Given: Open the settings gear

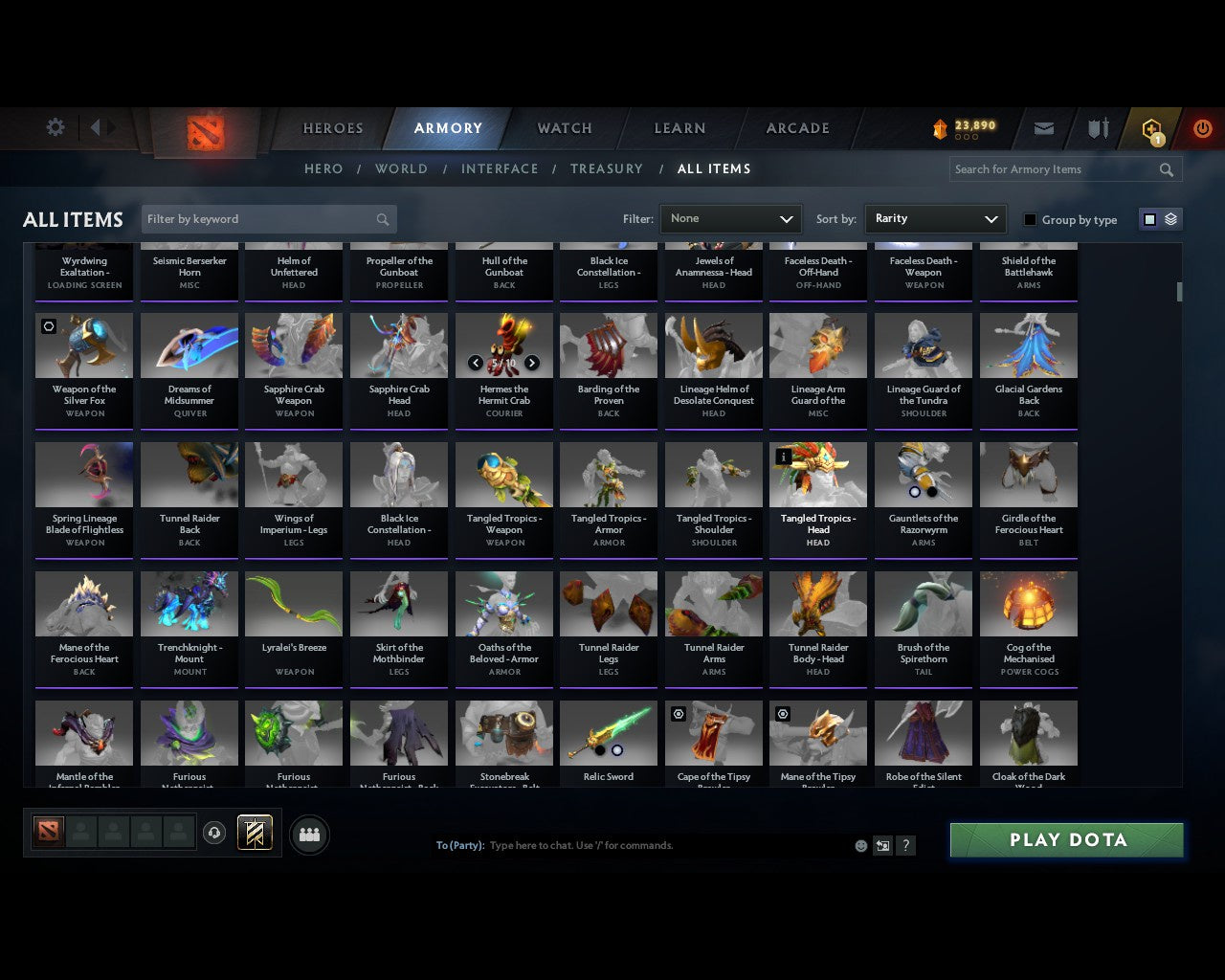Looking at the screenshot, I should (x=55, y=126).
